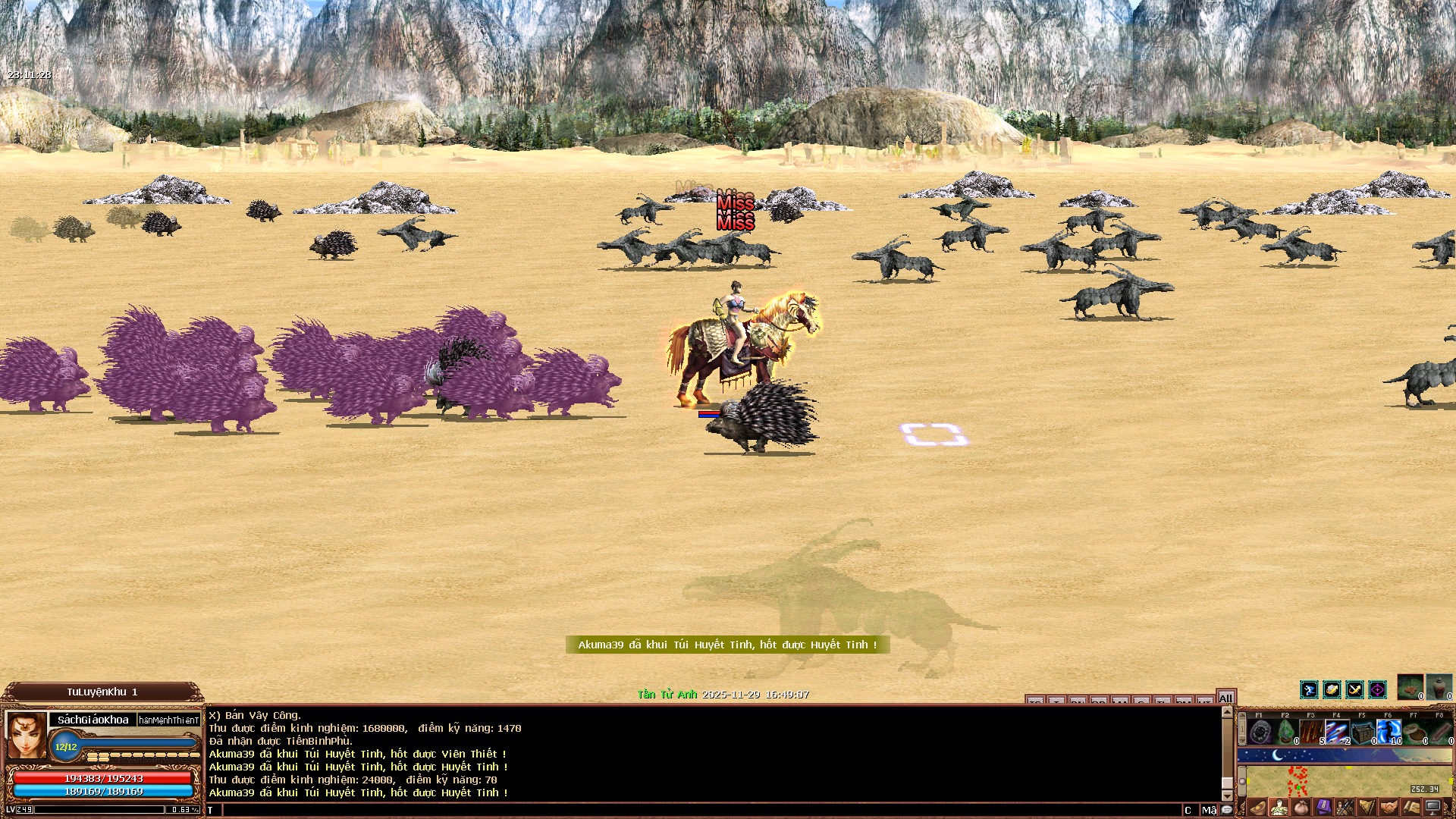The width and height of the screenshot is (1456, 819).
Task: Open the monitor system settings button
Action: 1432,808
